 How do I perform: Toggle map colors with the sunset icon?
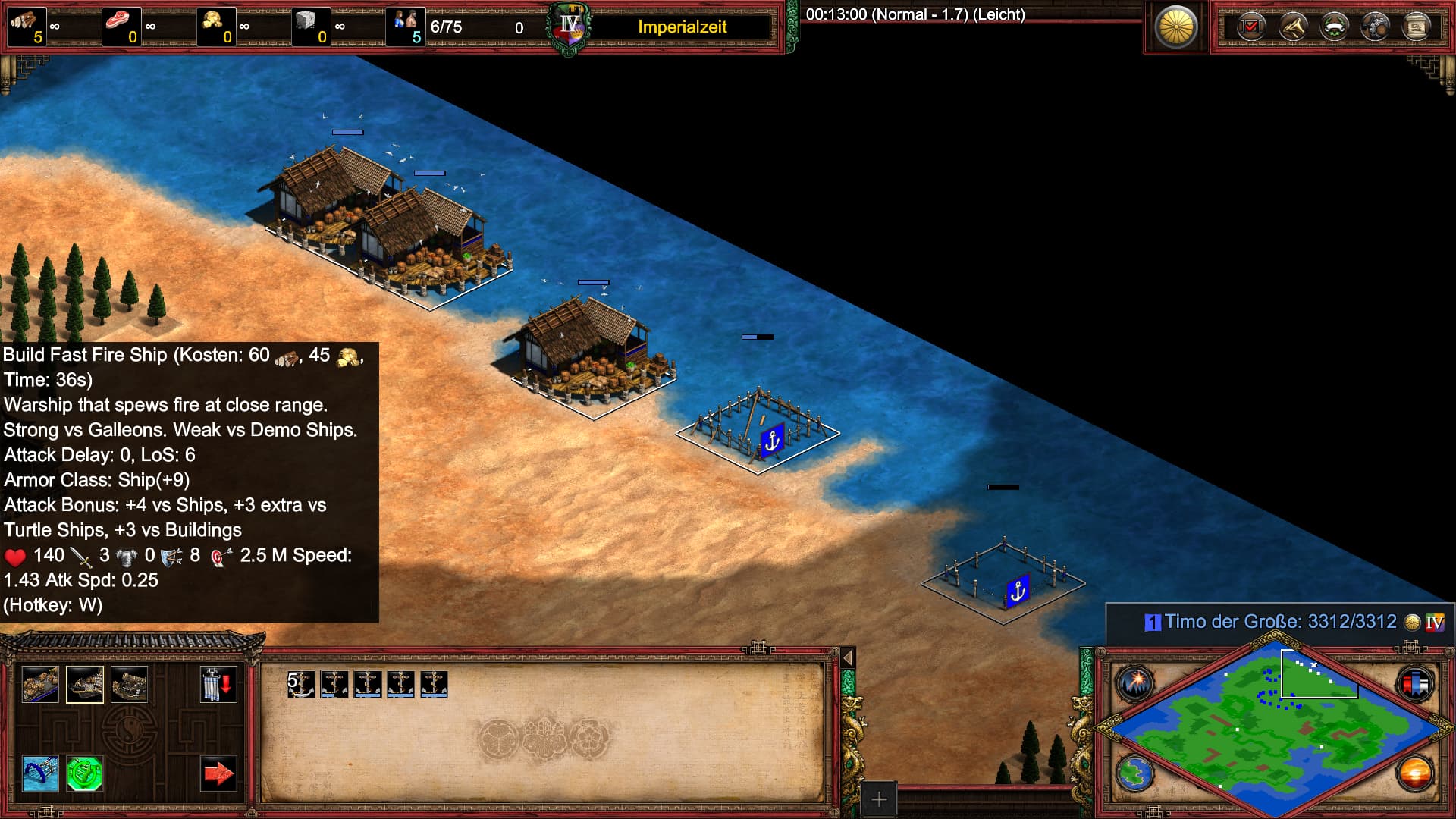[1417, 773]
